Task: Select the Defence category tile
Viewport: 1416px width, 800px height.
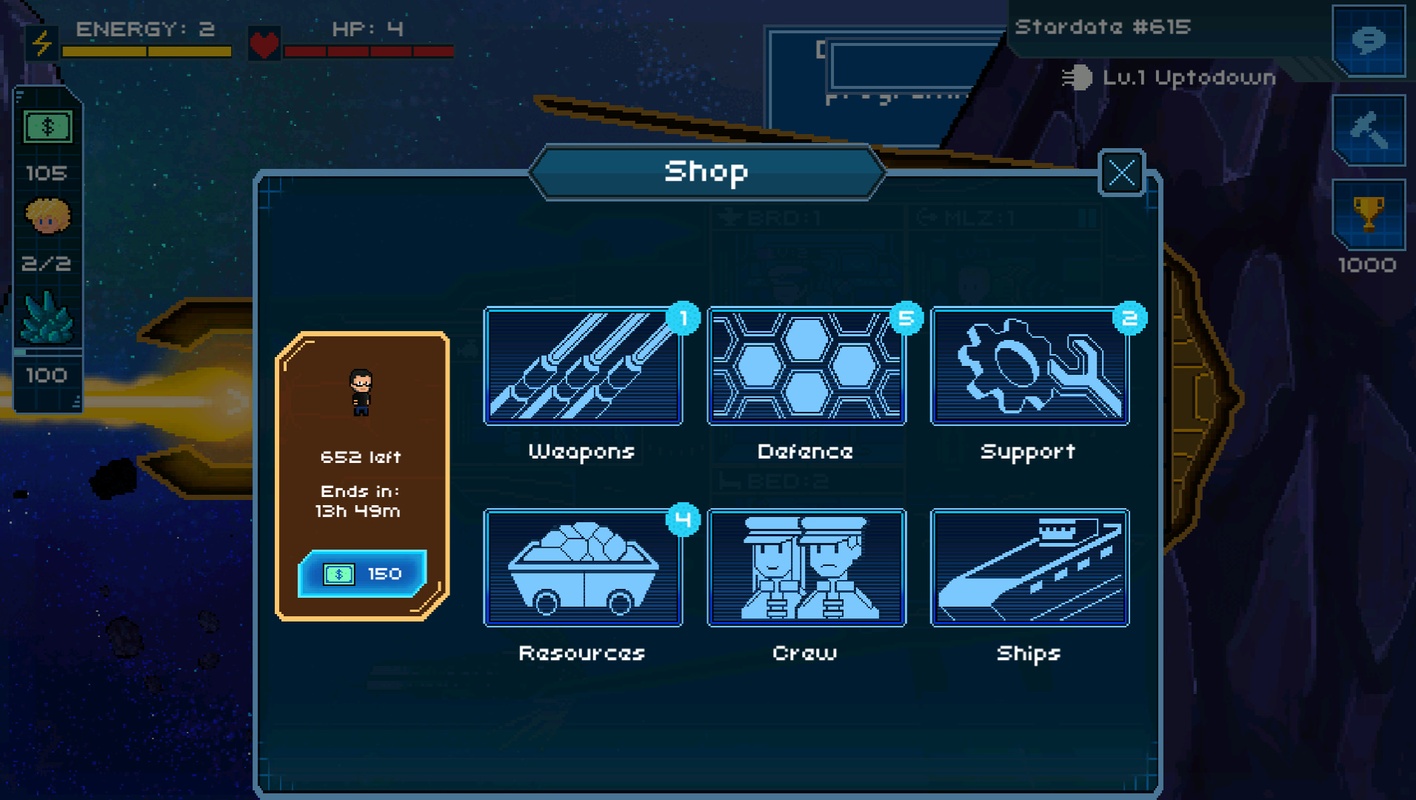Action: tap(806, 367)
